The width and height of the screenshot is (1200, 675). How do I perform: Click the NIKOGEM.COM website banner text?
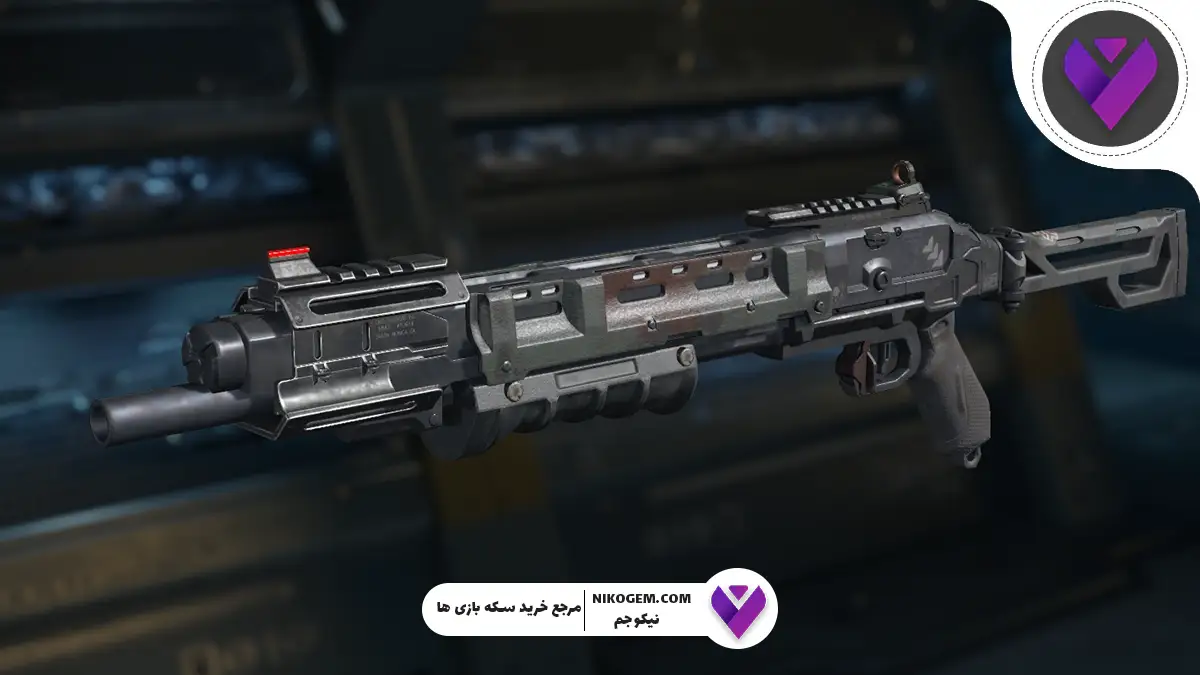tap(642, 598)
